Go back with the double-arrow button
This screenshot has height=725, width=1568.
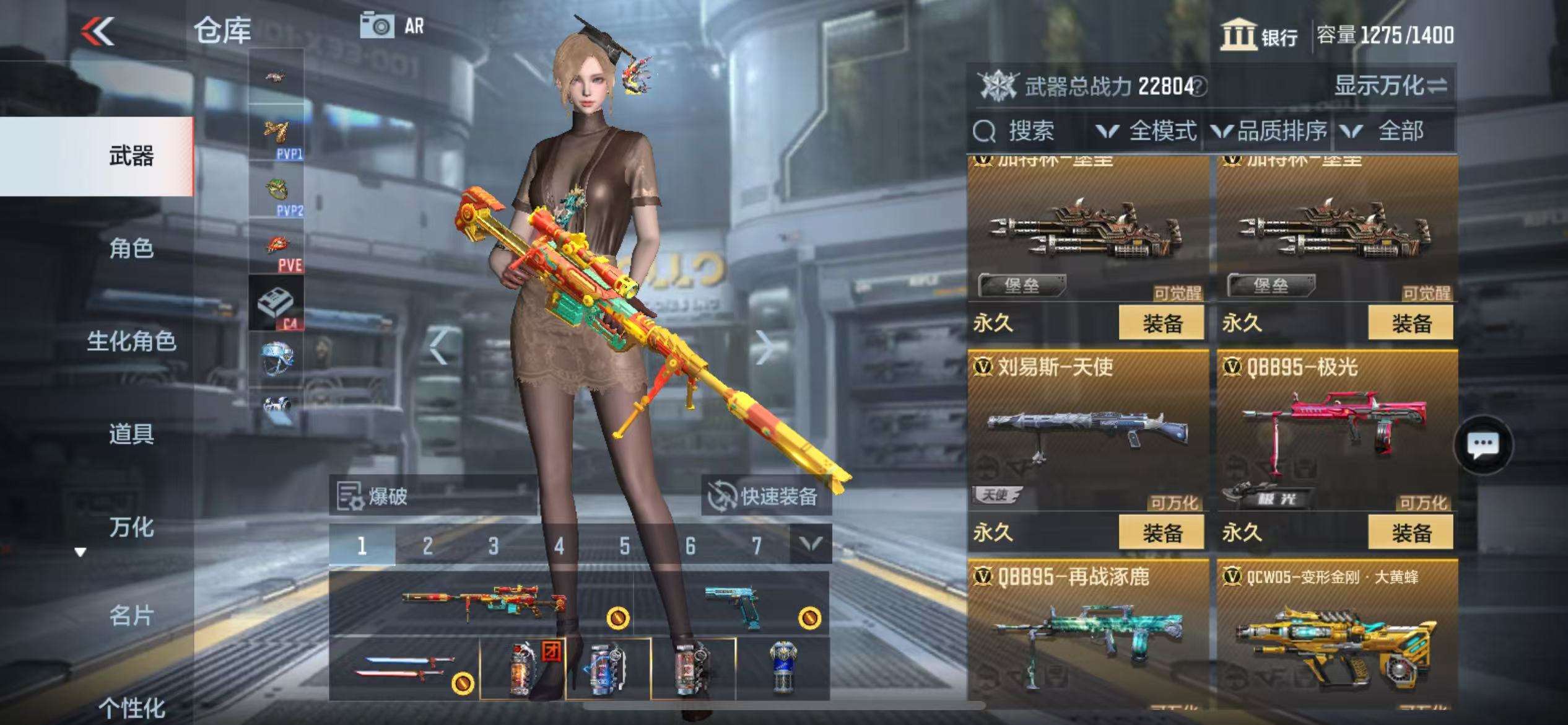tap(98, 31)
